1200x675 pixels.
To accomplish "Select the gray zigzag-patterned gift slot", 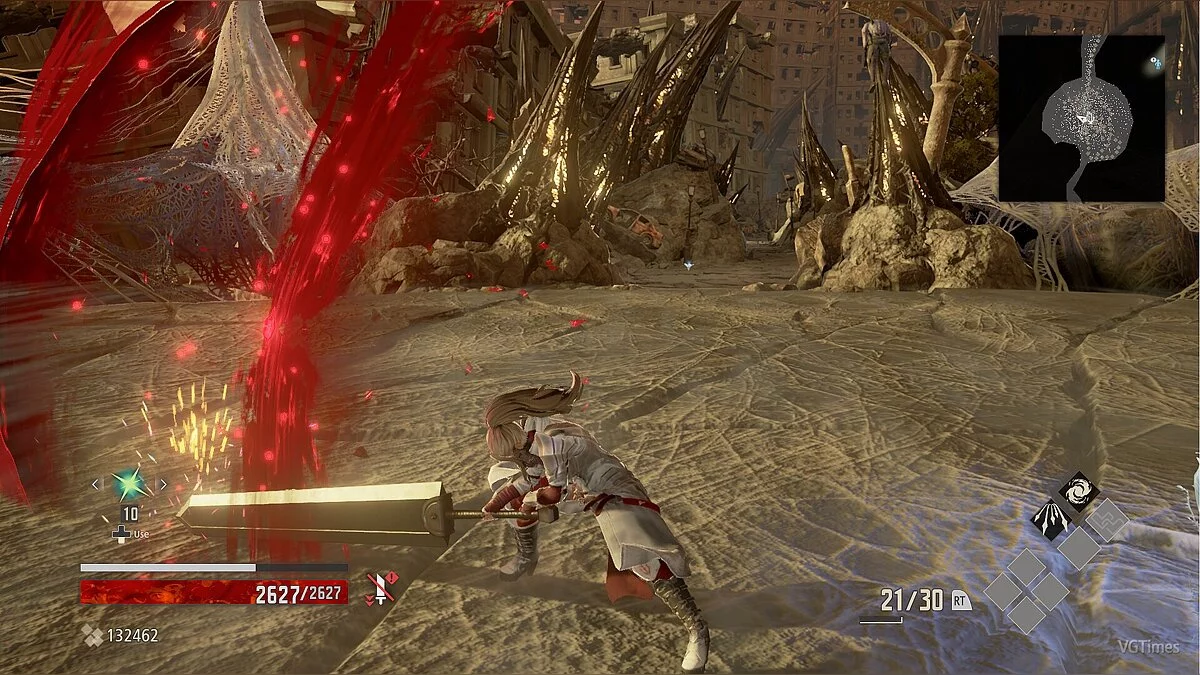I will click(x=1107, y=519).
